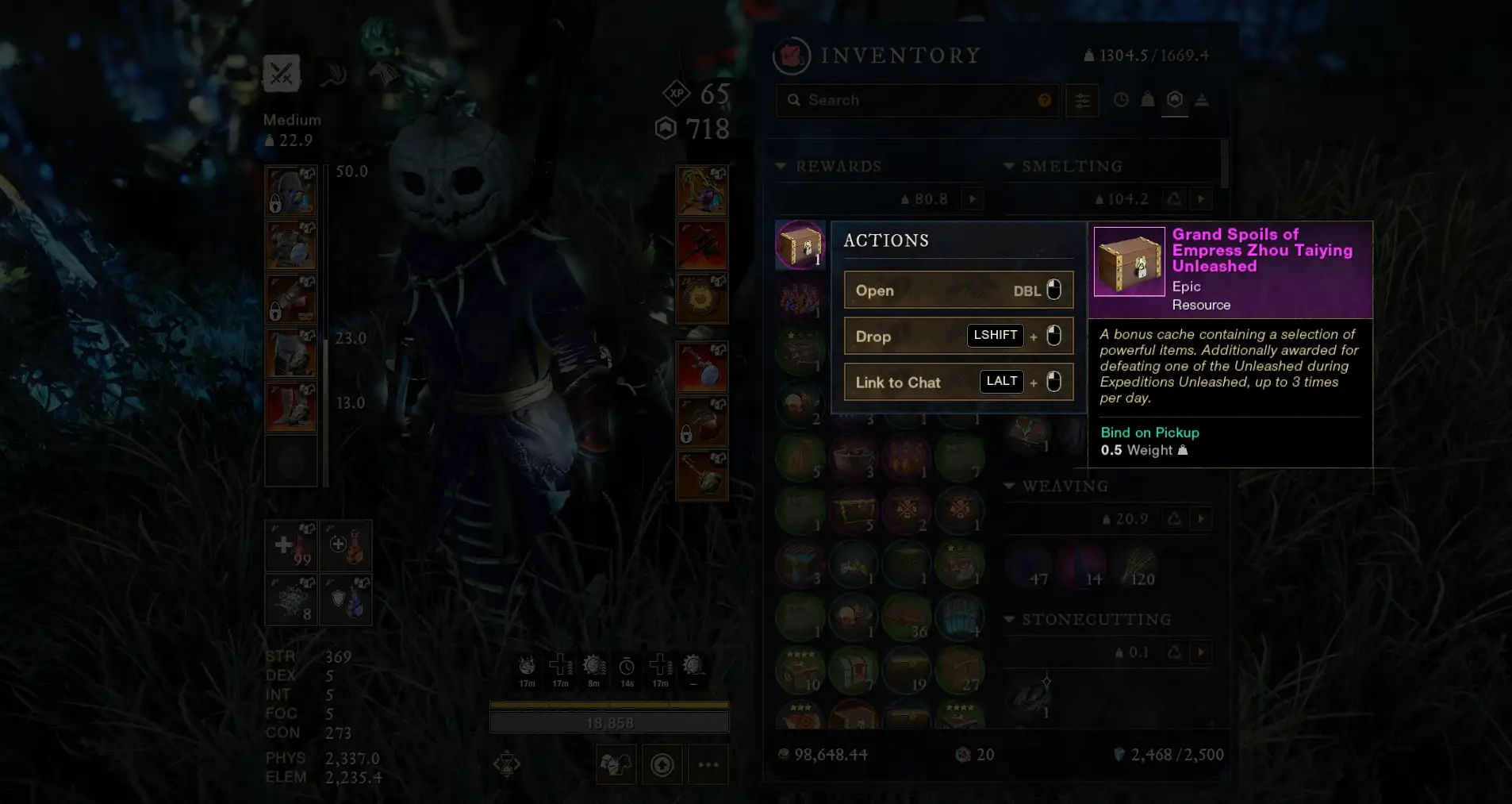Sort inventory by weight icon

point(1148,100)
